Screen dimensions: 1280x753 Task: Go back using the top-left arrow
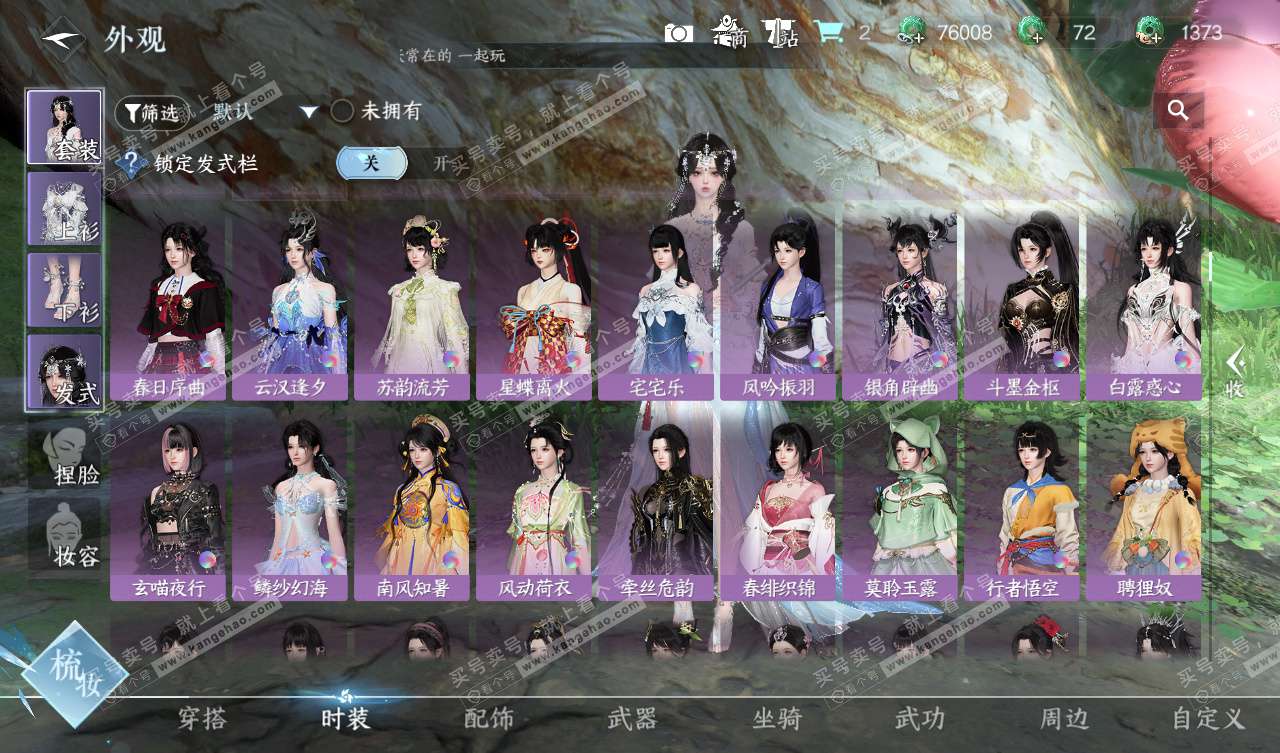62,37
